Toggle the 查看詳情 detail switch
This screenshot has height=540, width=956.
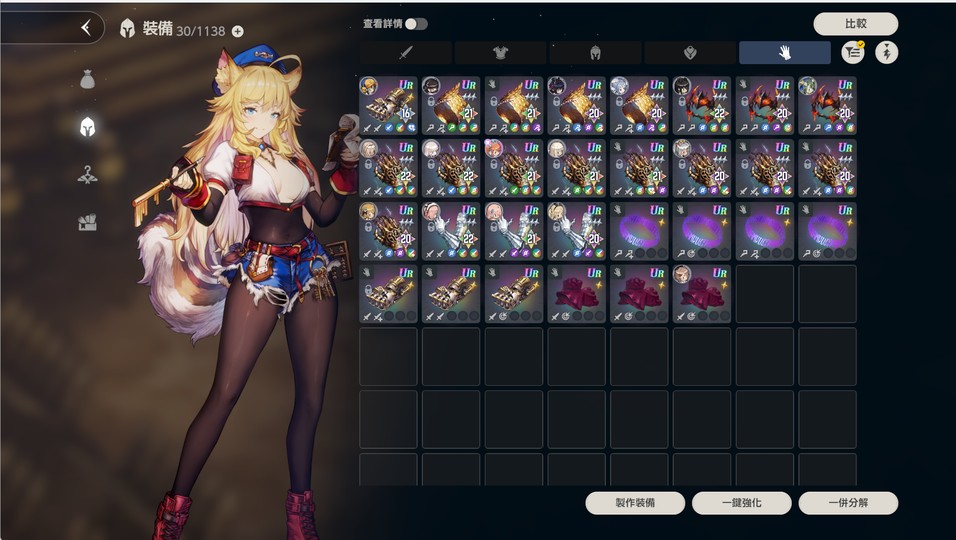[415, 24]
